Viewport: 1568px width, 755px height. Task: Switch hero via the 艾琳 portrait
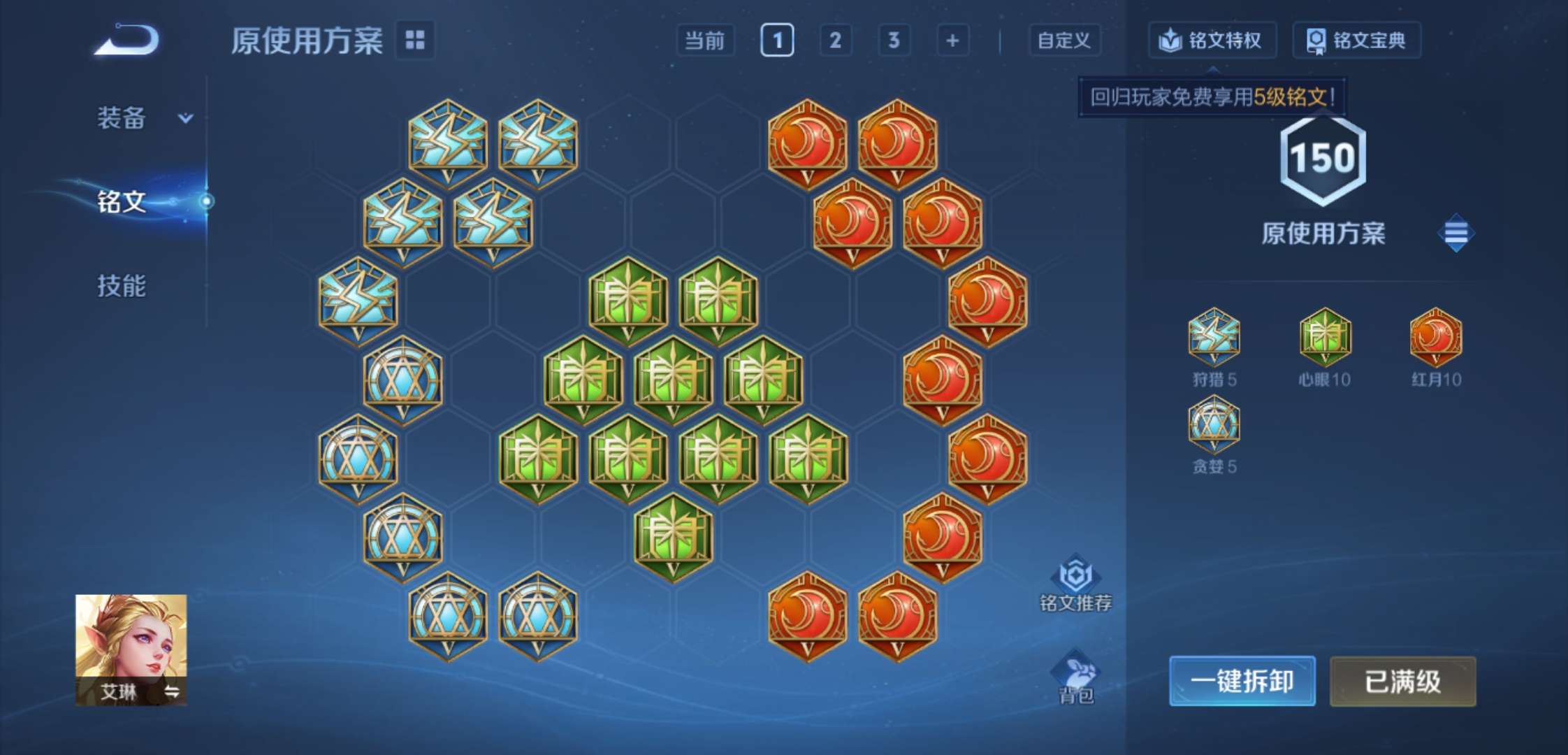click(131, 649)
